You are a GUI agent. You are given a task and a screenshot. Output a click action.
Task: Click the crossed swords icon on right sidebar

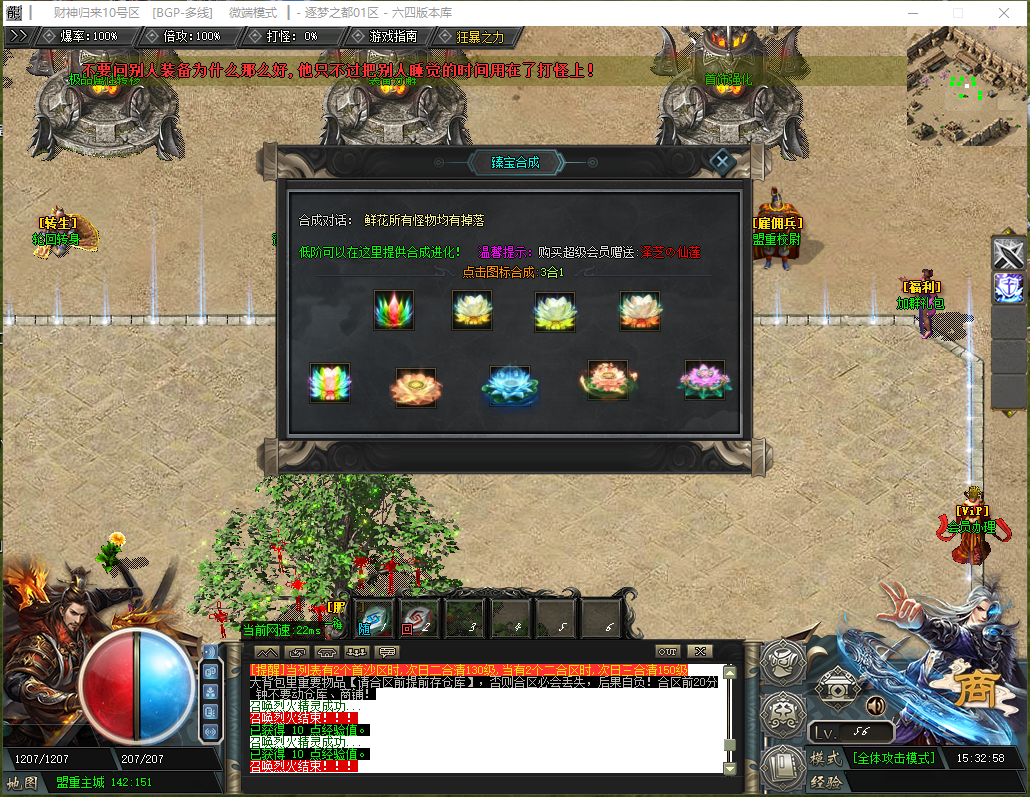pos(1009,253)
